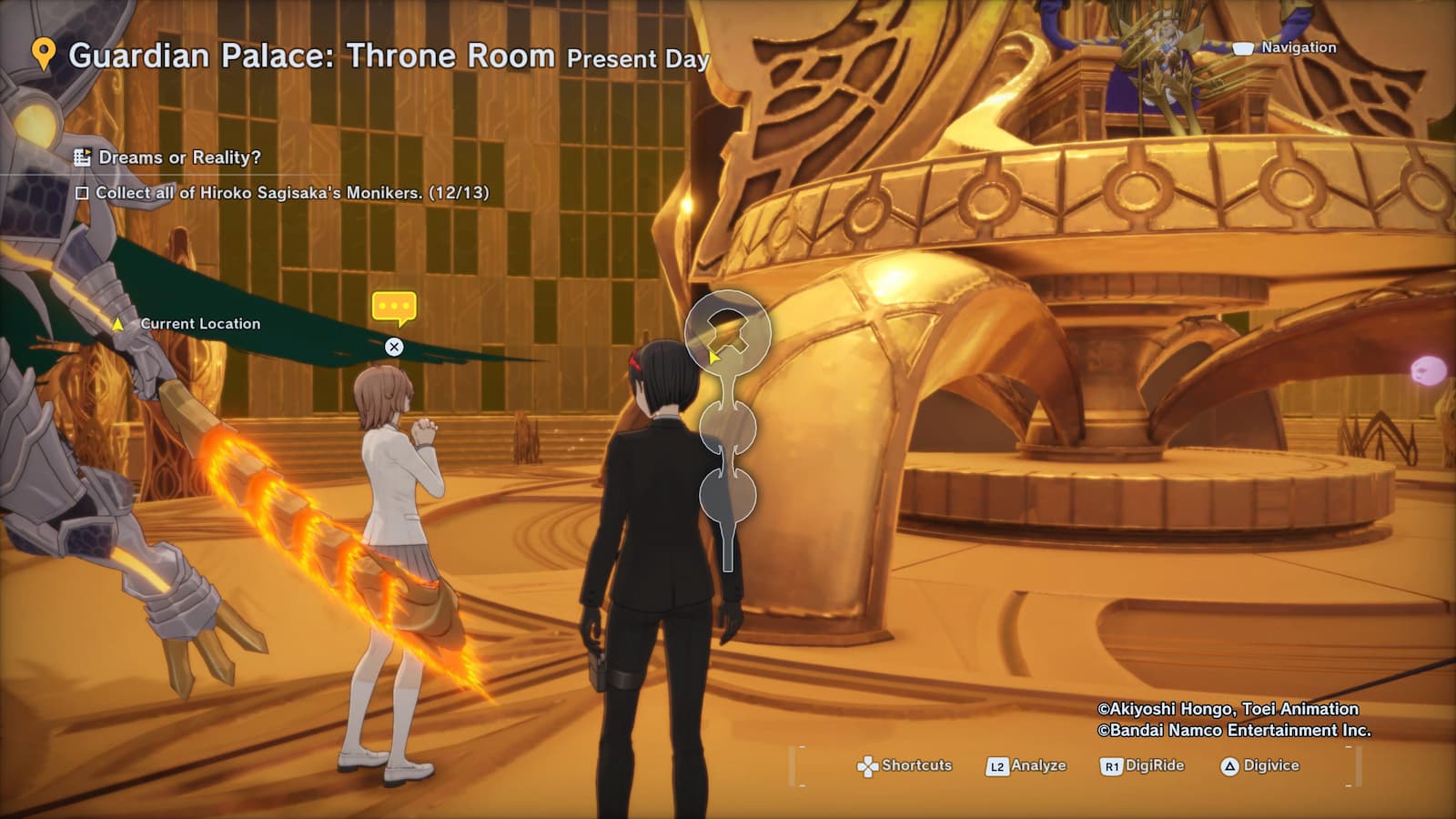Viewport: 1456px width, 819px height.
Task: Select the DigiRide option
Action: point(1142,766)
